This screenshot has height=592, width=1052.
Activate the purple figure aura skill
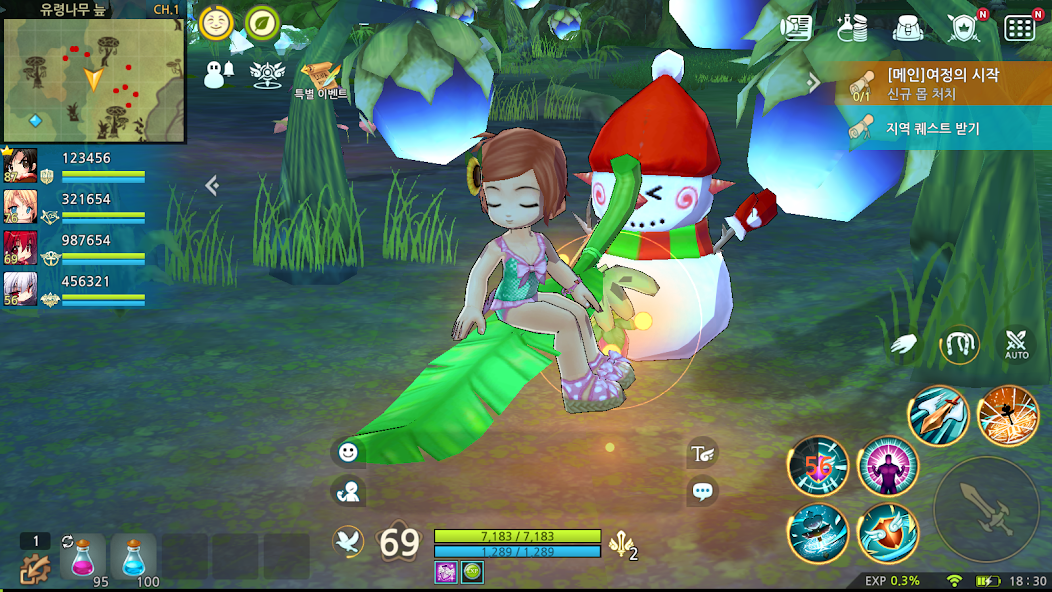click(x=887, y=466)
